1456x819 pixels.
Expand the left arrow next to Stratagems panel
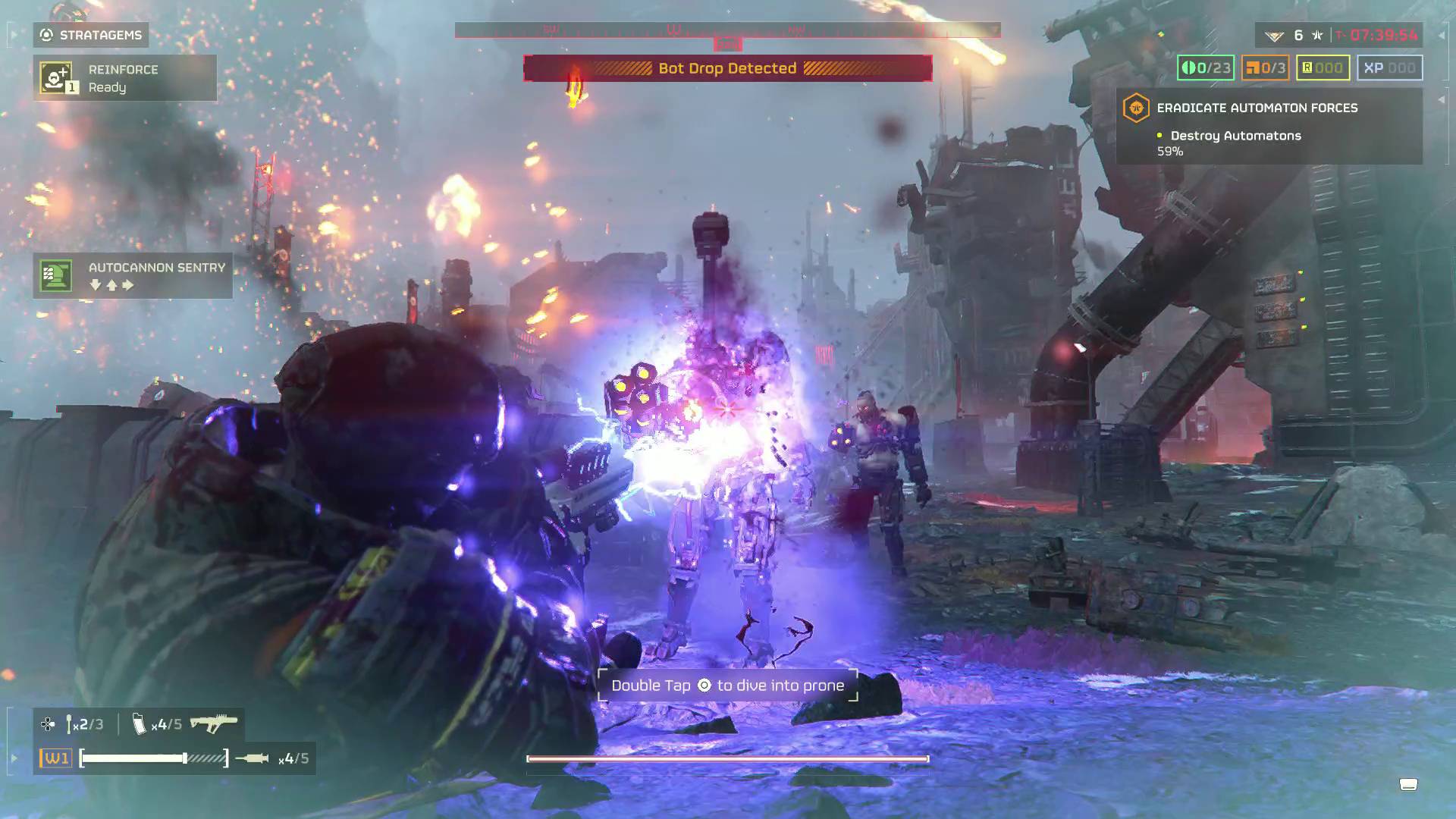coord(15,35)
